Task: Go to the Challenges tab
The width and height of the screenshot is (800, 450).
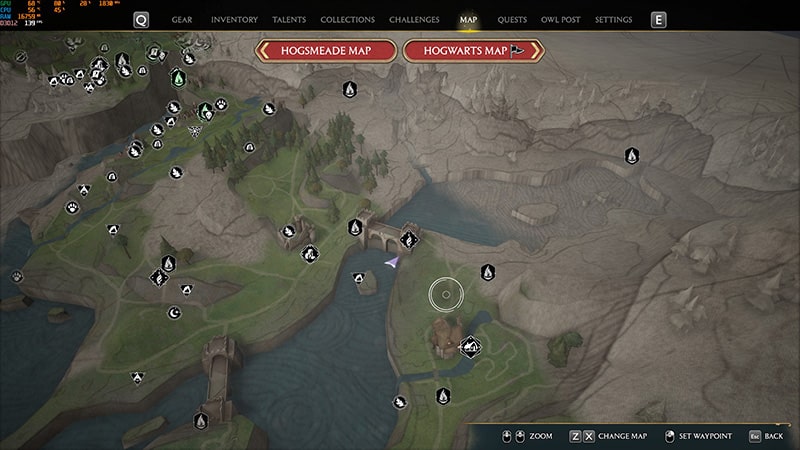Action: (x=414, y=19)
